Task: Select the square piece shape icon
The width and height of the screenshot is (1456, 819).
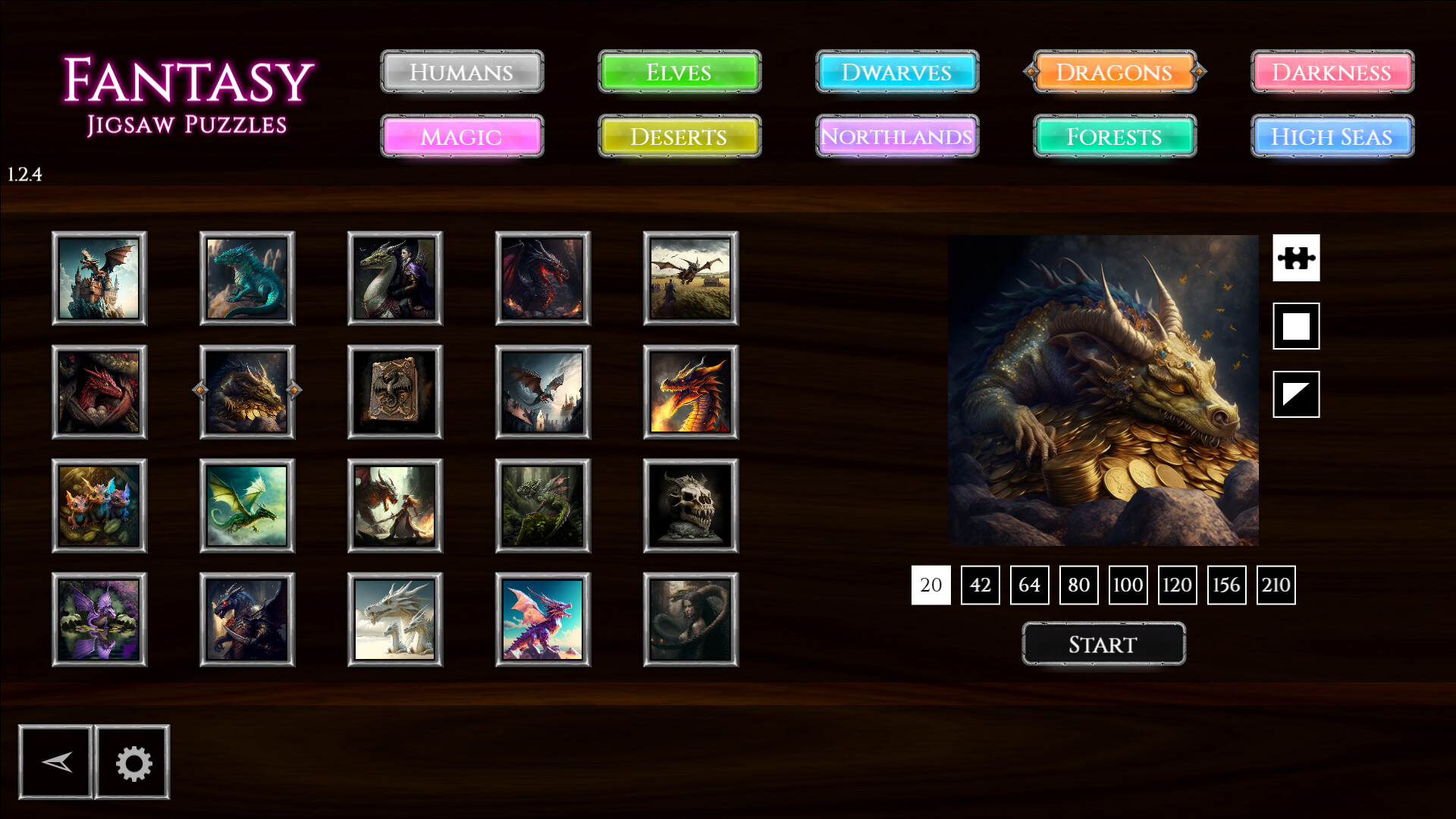Action: point(1296,326)
